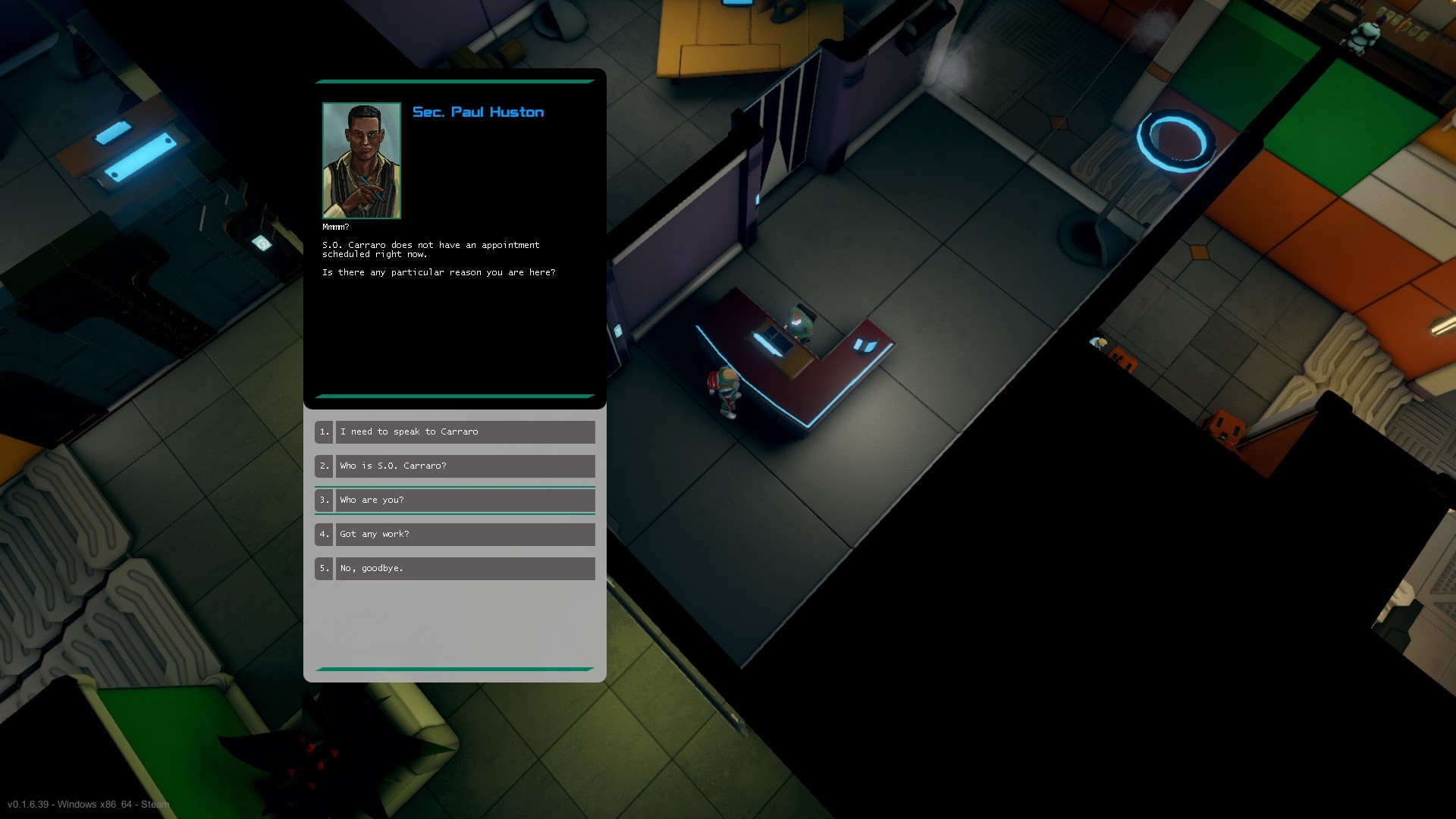Screen dimensions: 1456x819
Task: Pick the highlighted "Who are you?" response
Action: coord(465,500)
